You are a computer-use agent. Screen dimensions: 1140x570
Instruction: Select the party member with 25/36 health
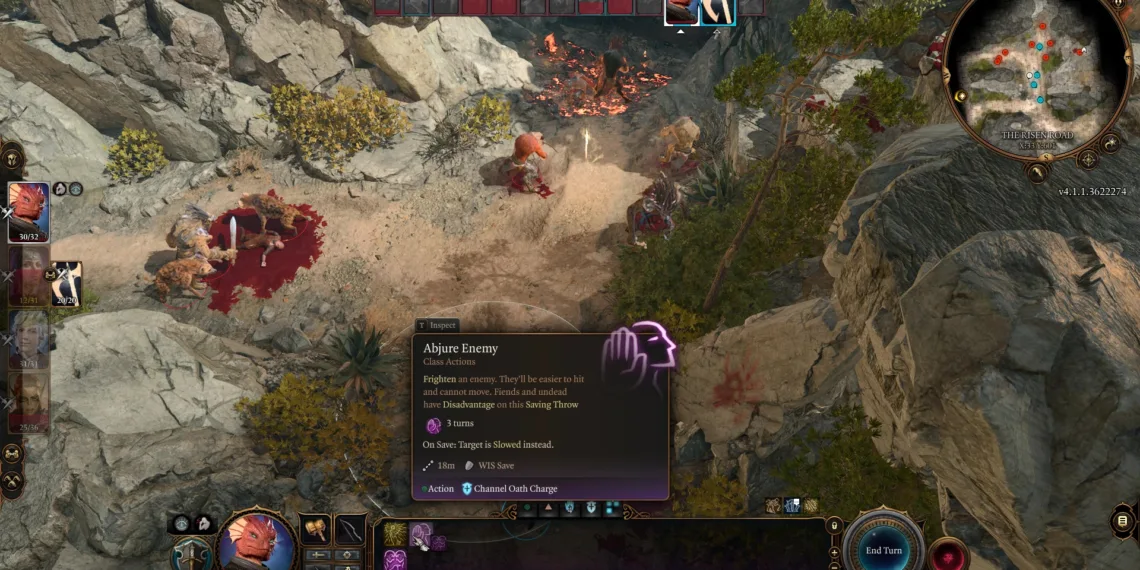point(28,402)
